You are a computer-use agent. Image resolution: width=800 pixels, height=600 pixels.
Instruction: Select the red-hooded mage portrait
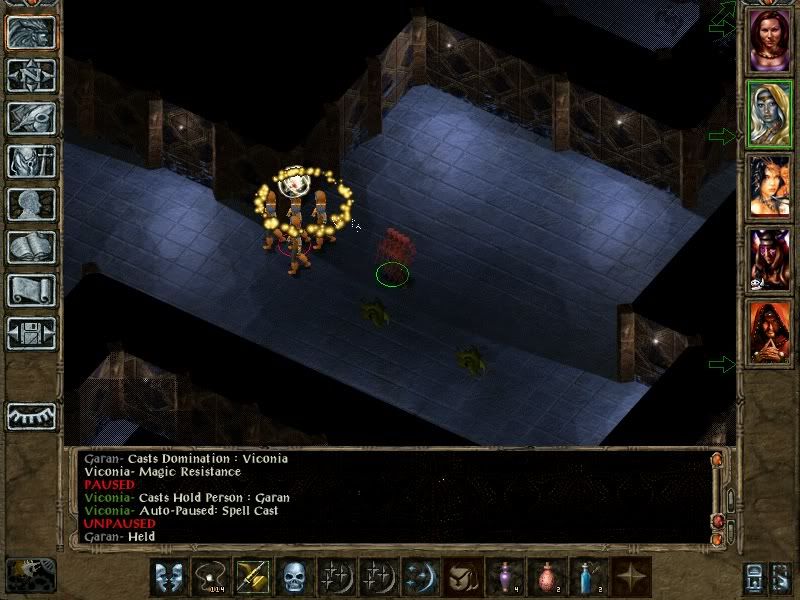pyautogui.click(x=769, y=333)
